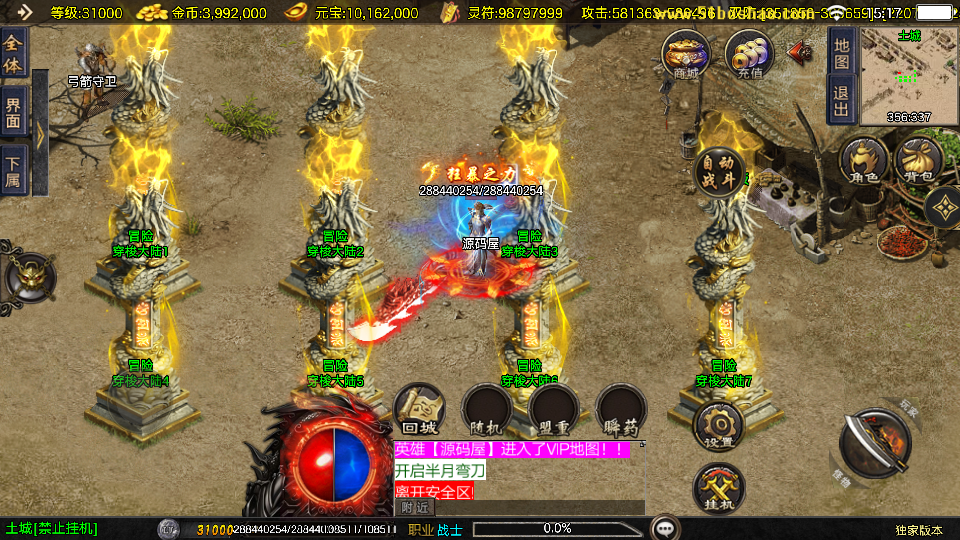The width and height of the screenshot is (960, 540).
Task: Open the 背包 backpack
Action: click(918, 163)
